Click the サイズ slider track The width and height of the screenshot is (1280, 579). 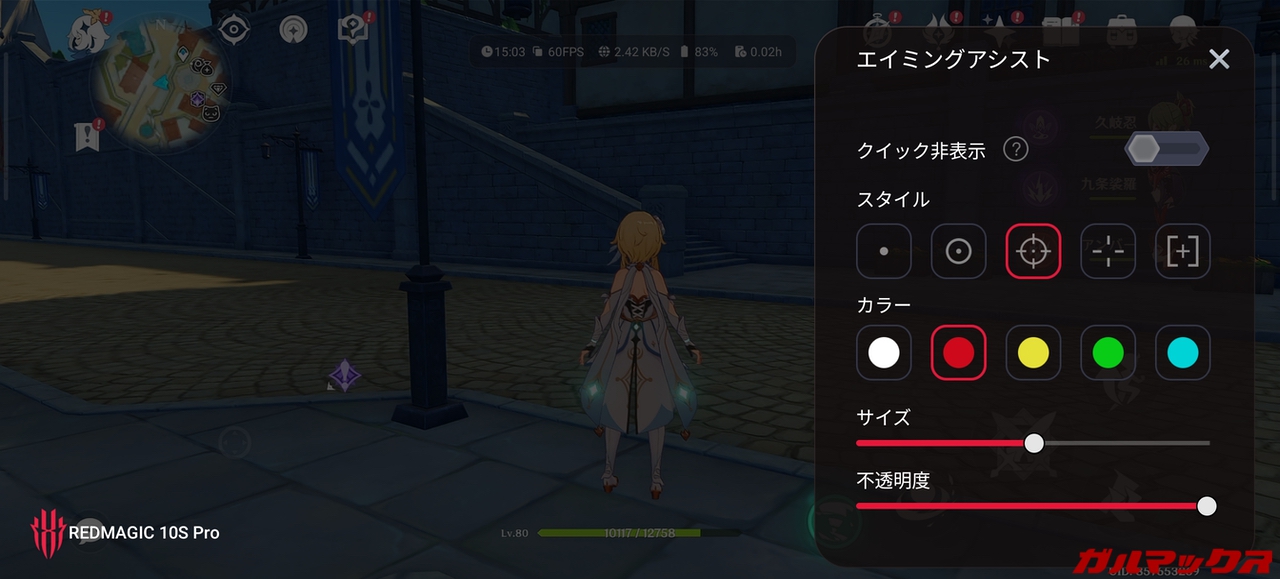pyautogui.click(x=1120, y=443)
